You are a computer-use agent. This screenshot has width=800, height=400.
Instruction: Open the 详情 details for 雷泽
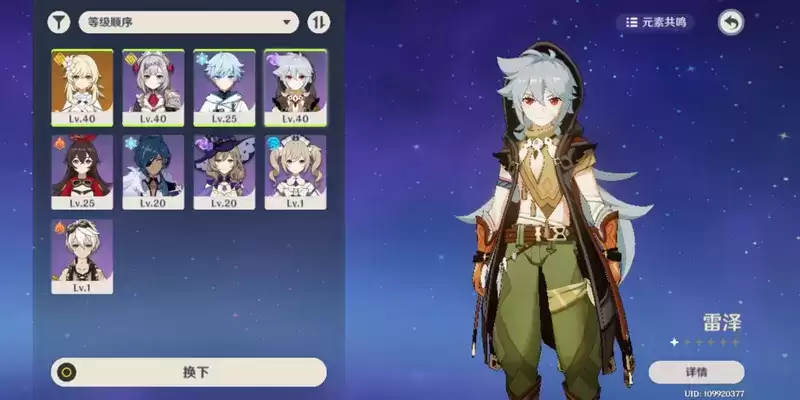pyautogui.click(x=696, y=372)
